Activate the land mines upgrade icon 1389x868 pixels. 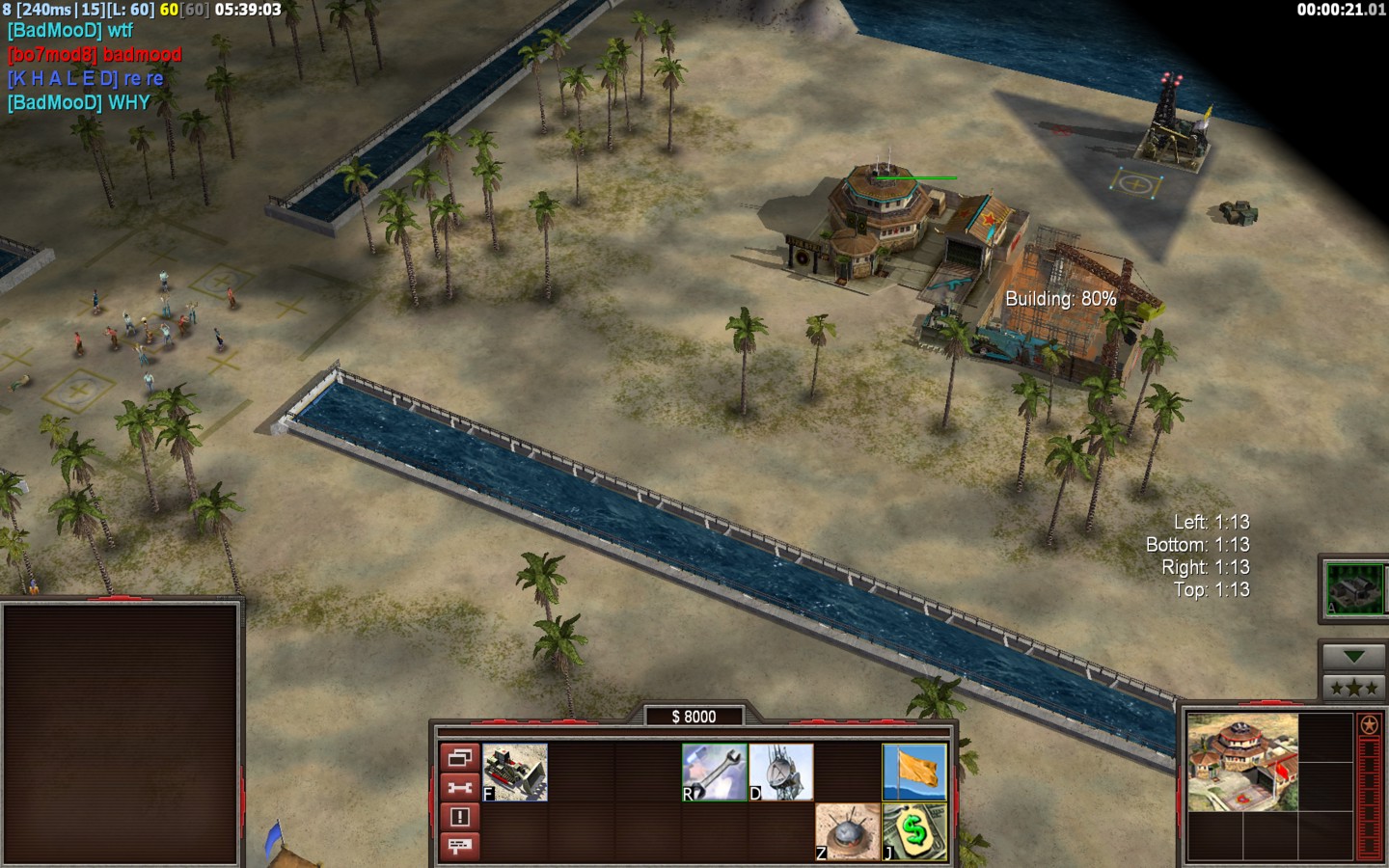point(848,831)
